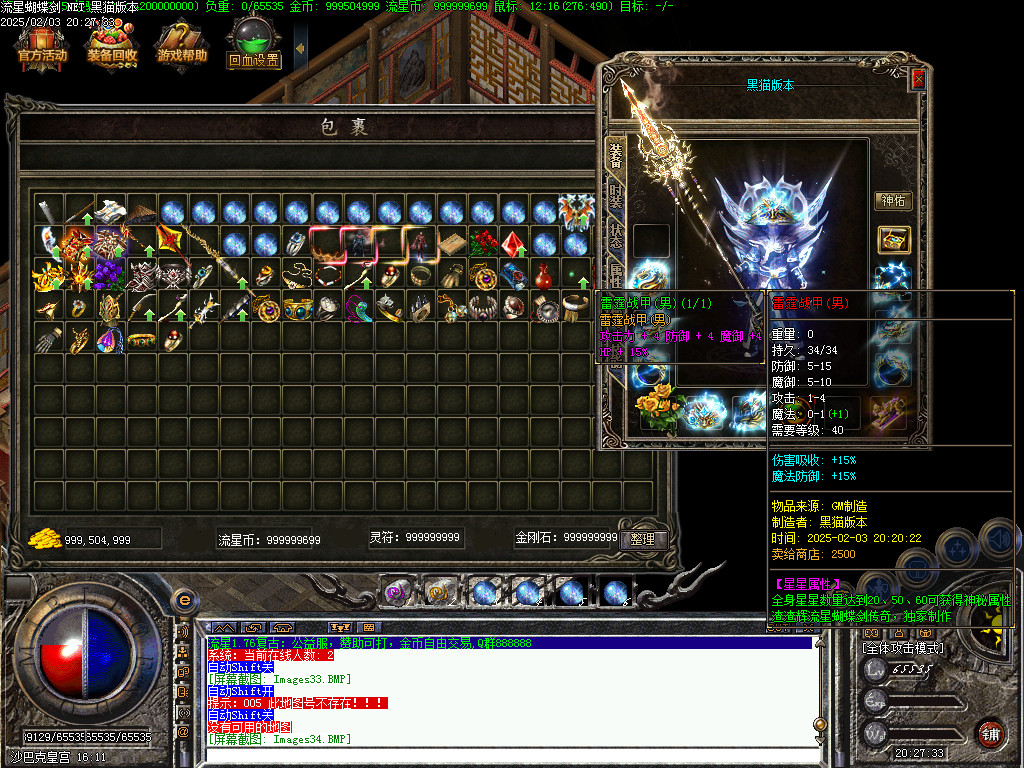Click the yellow roses equipment slot
The image size is (1024, 768).
(660, 412)
